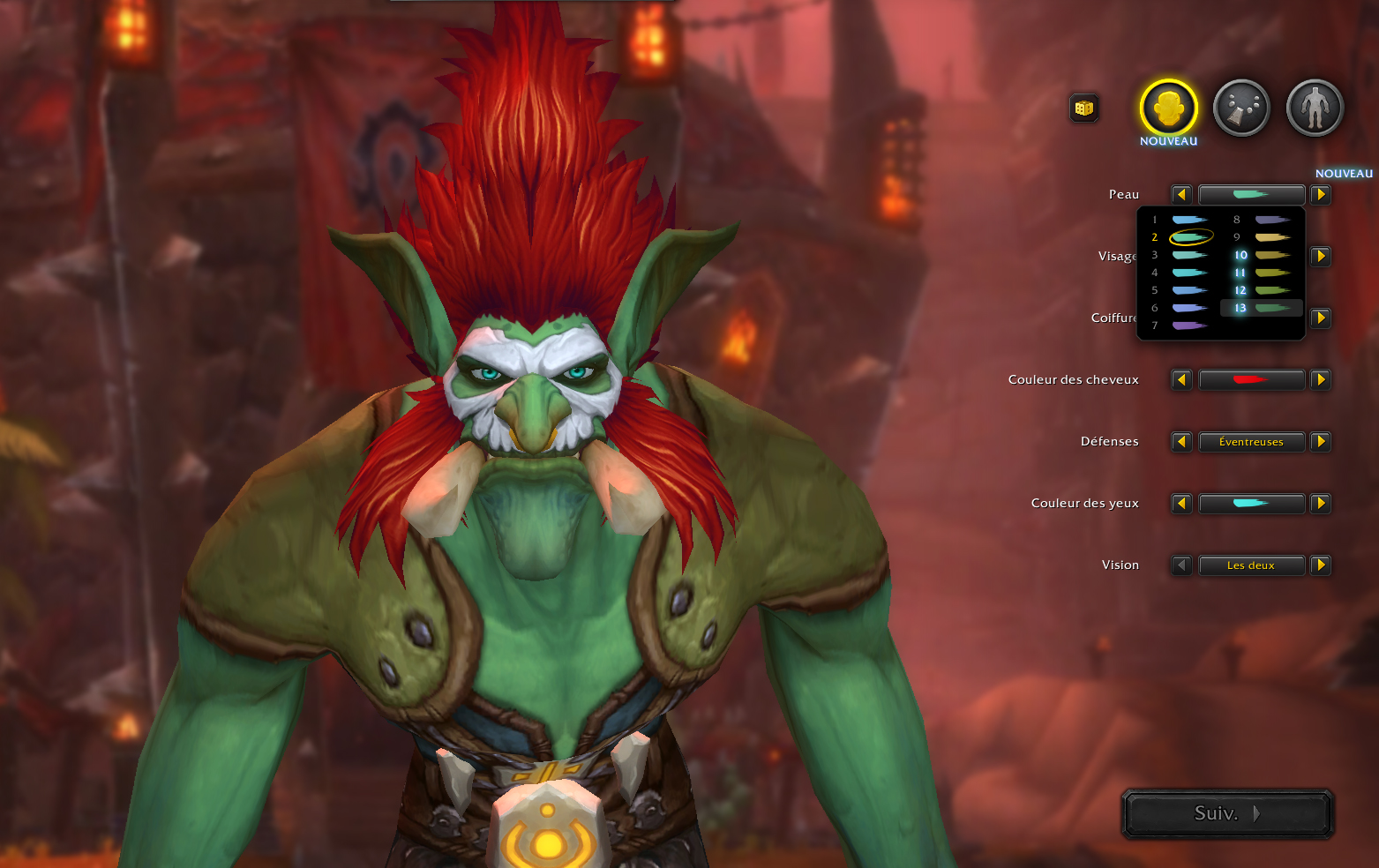Choose the next Couleur des yeux option
The height and width of the screenshot is (868, 1379).
pyautogui.click(x=1321, y=504)
